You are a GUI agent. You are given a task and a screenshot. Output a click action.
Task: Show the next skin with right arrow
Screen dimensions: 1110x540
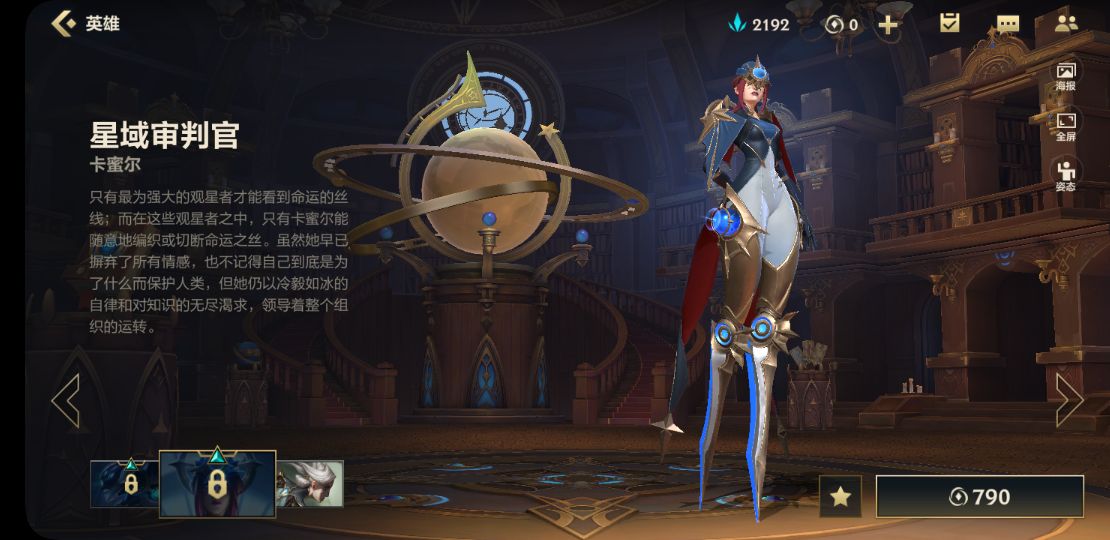[x=1069, y=400]
